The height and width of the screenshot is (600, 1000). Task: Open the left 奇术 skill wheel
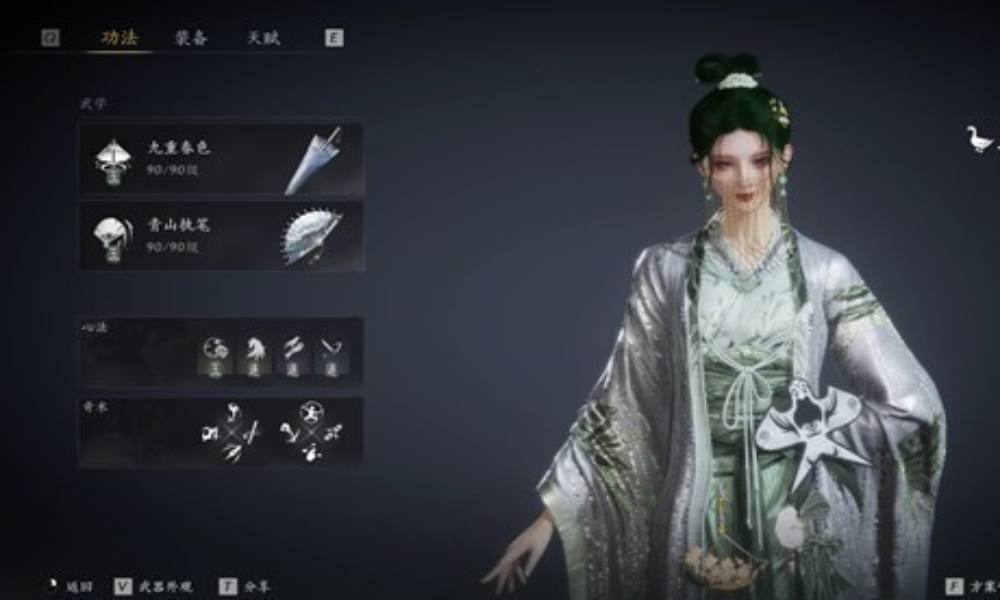(232, 434)
